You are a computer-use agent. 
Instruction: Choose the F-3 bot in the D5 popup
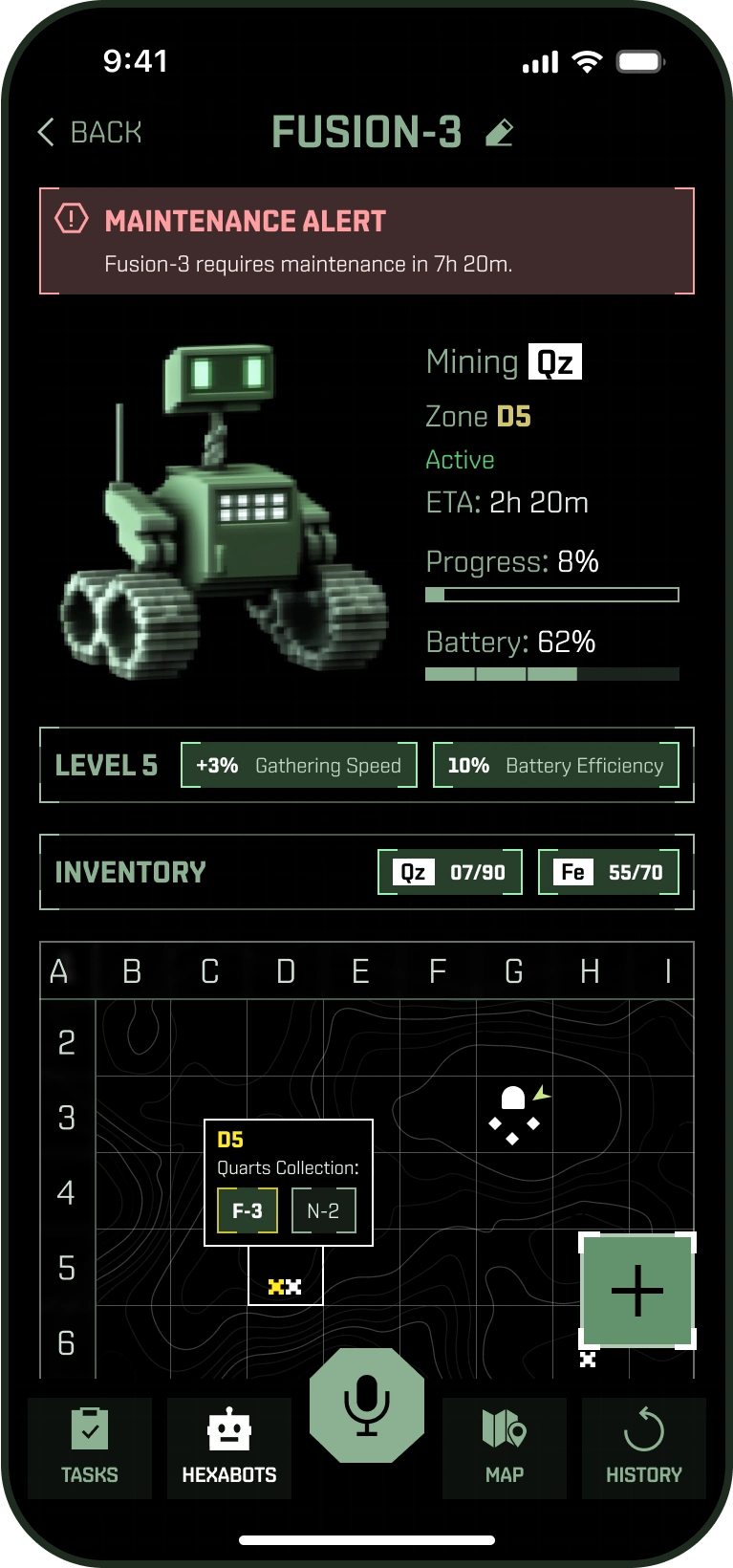click(247, 1210)
